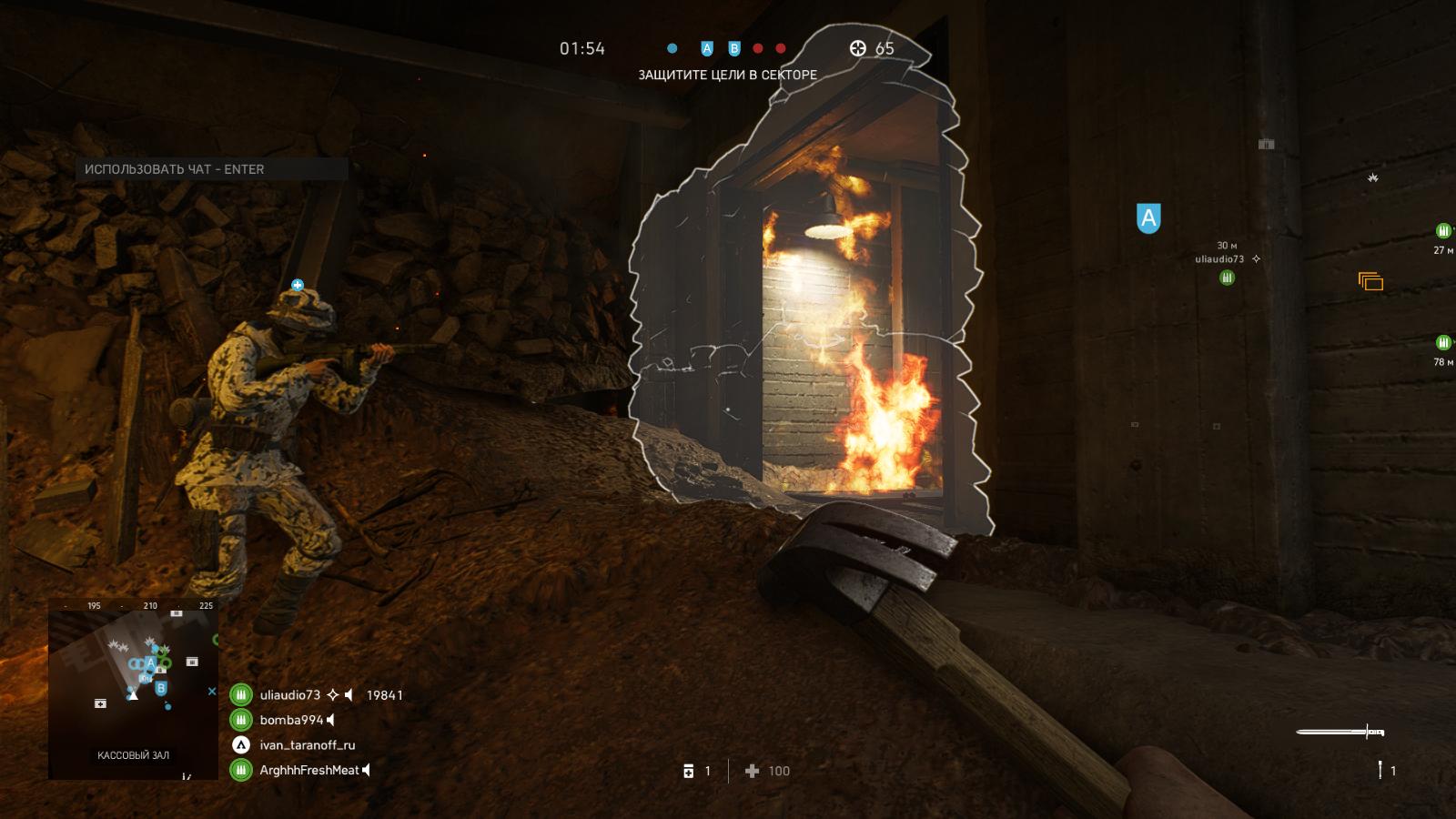Choose squad member bomba994 from the list
This screenshot has width=1456, height=819.
(x=291, y=720)
